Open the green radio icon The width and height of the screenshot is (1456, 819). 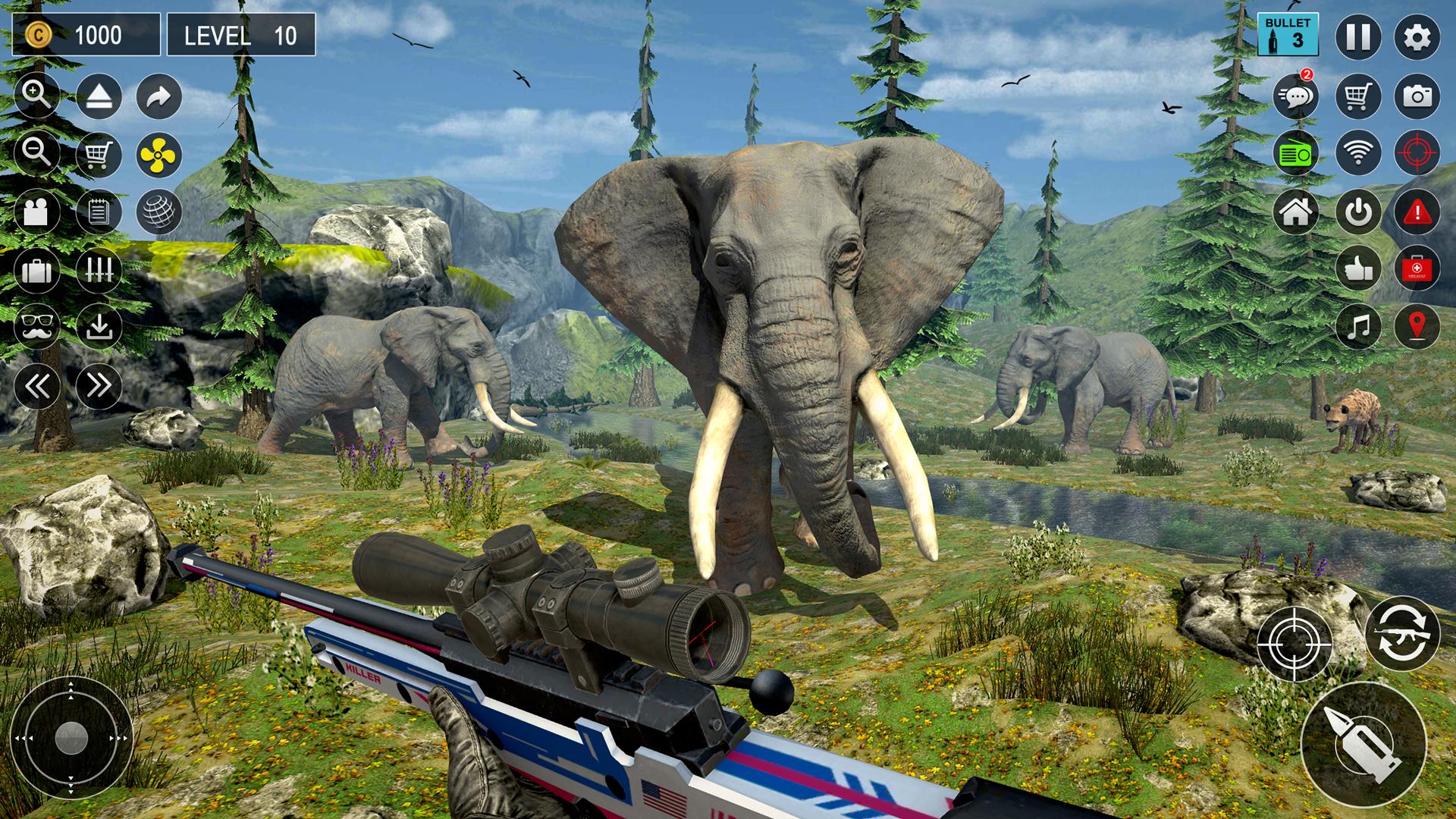tap(1296, 154)
